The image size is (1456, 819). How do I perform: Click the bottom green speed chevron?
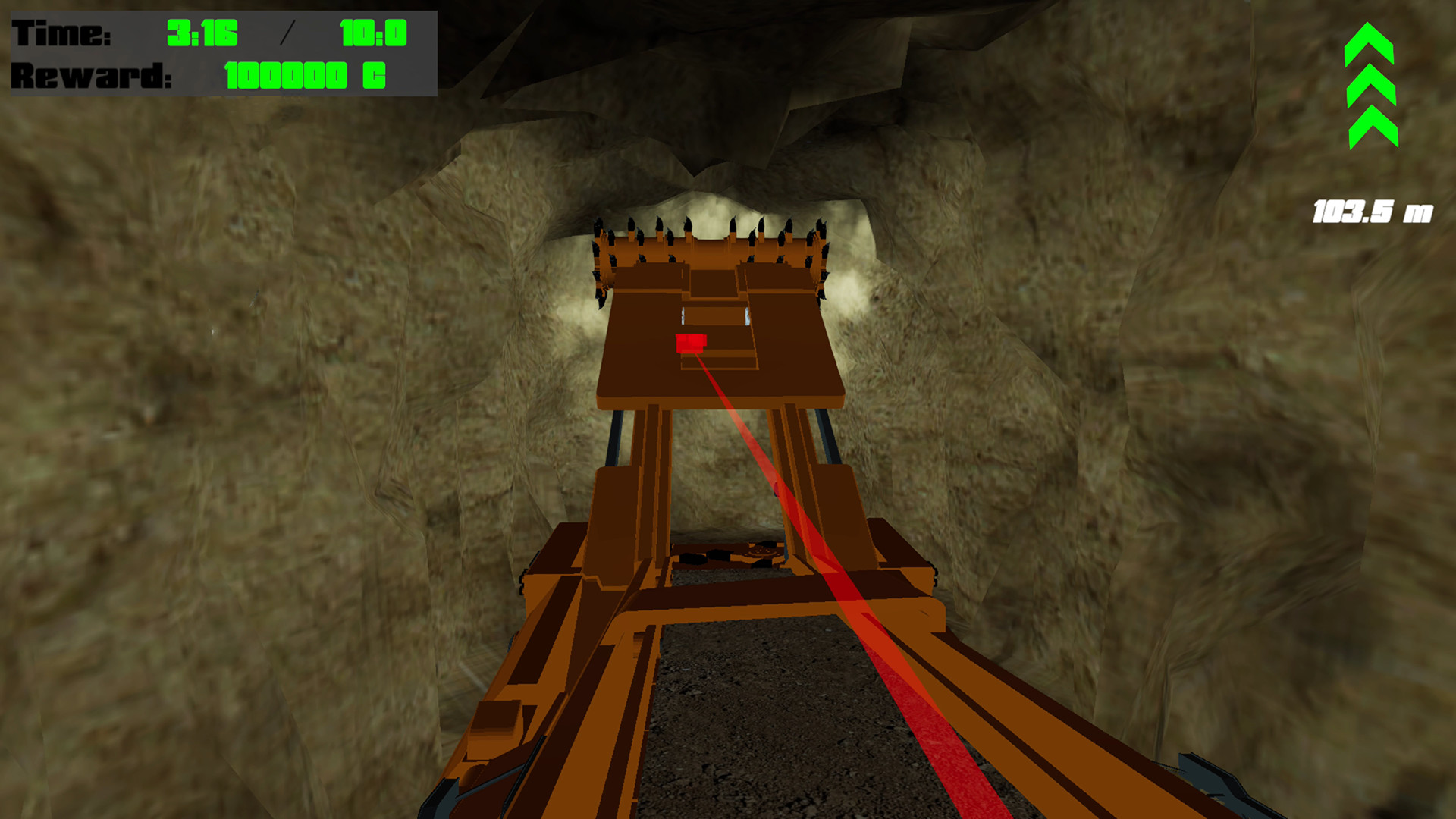[1373, 129]
